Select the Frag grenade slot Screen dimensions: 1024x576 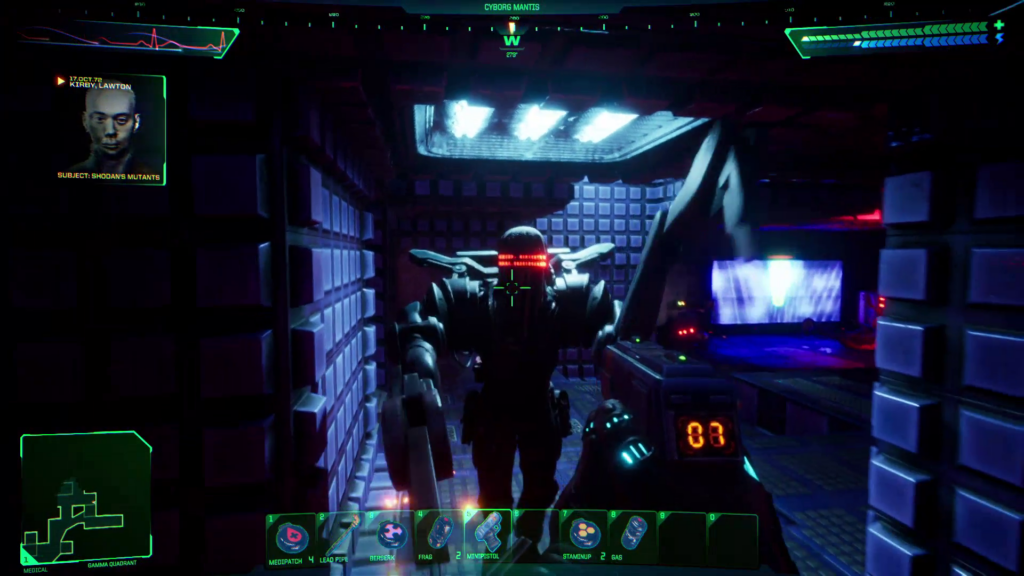(438, 536)
